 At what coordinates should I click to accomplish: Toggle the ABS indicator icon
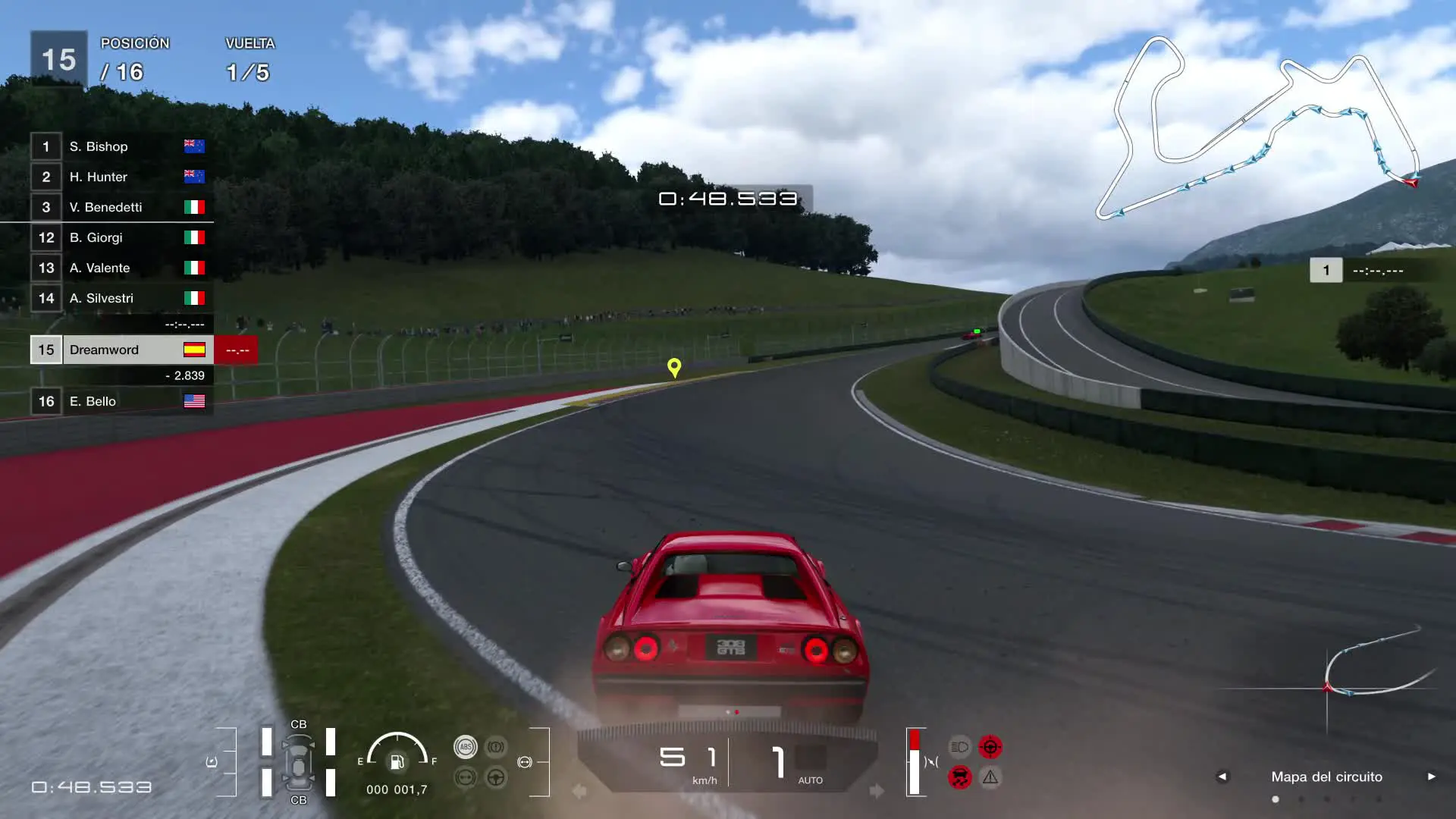coord(466,747)
